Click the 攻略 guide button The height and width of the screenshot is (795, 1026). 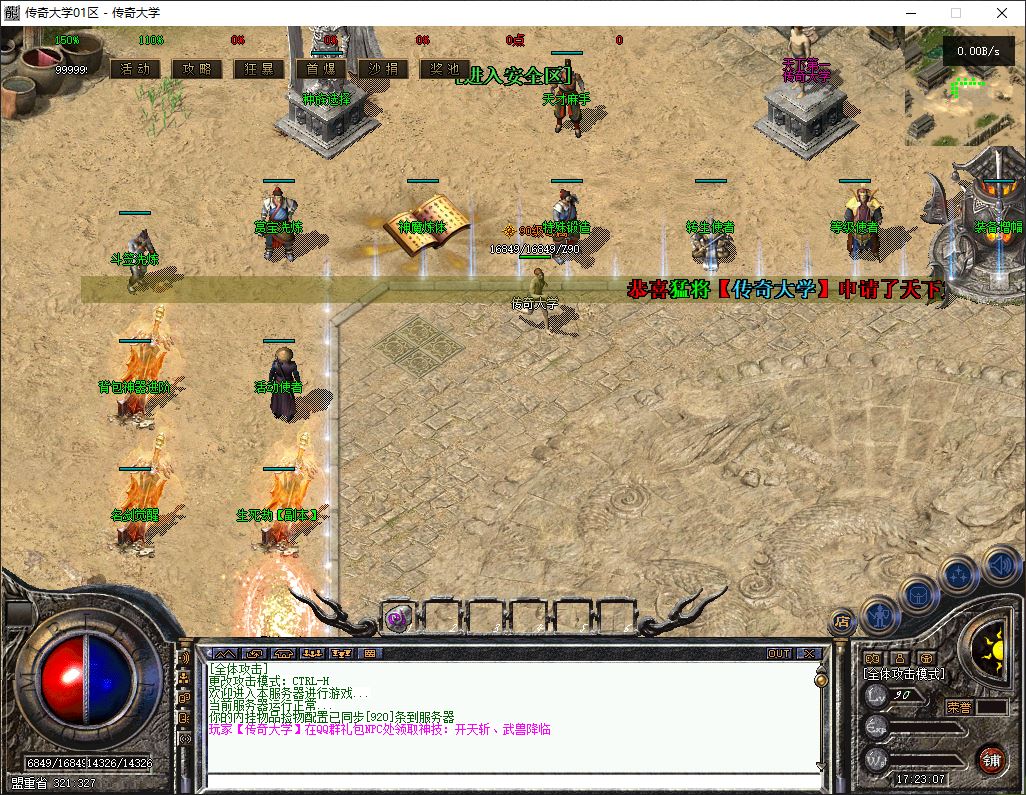[x=197, y=69]
